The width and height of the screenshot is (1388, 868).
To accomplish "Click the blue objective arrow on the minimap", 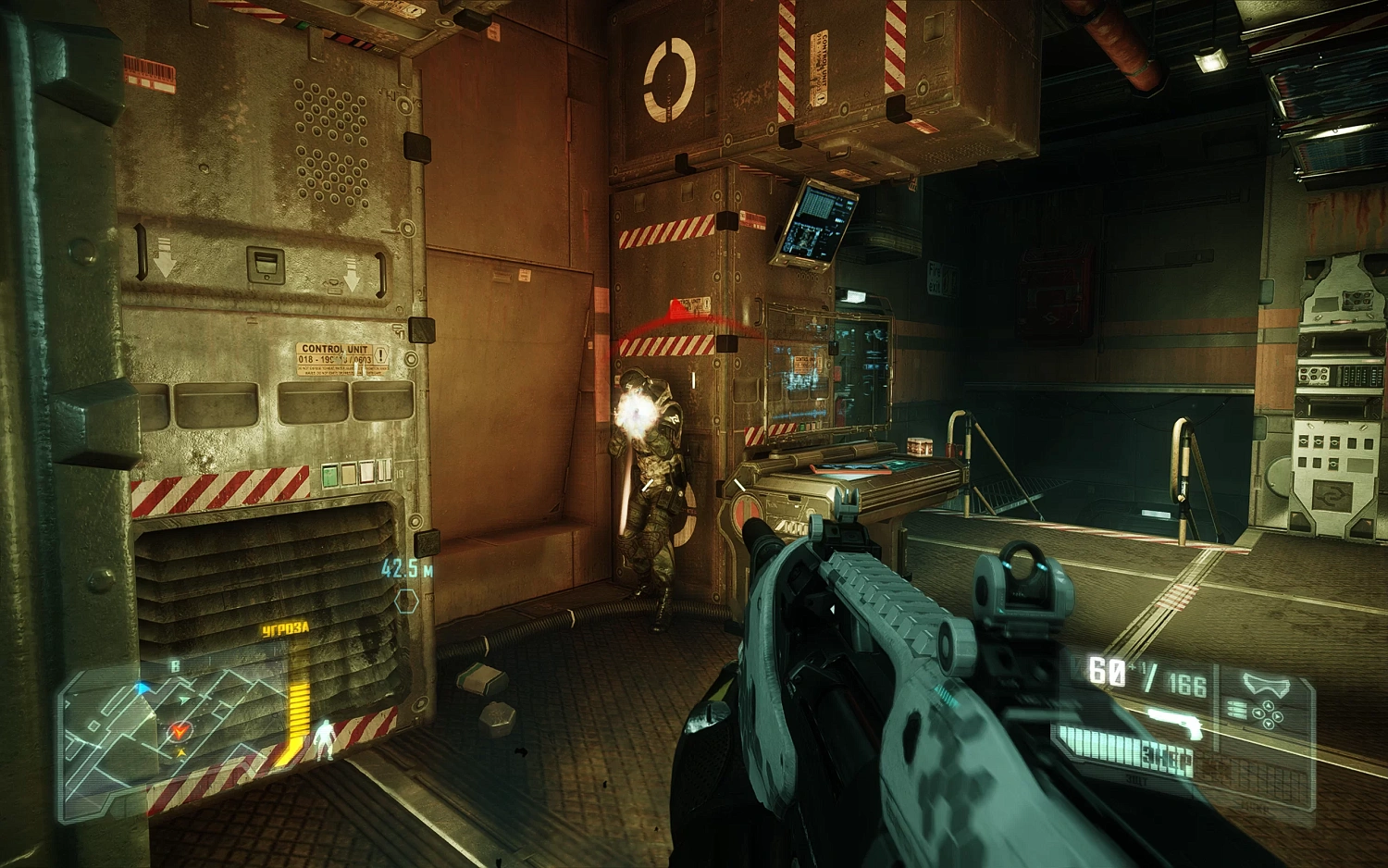I will click(142, 688).
